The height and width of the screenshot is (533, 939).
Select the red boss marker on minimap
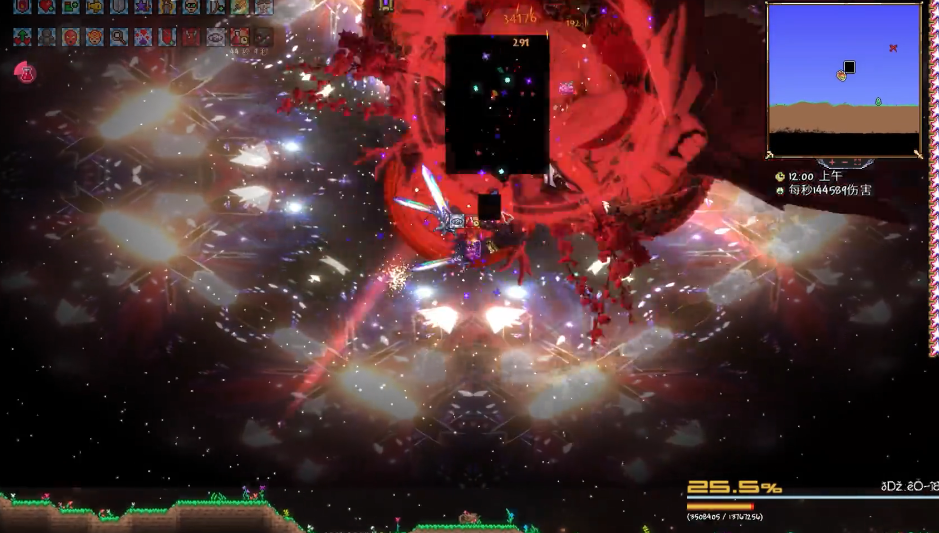[x=893, y=48]
